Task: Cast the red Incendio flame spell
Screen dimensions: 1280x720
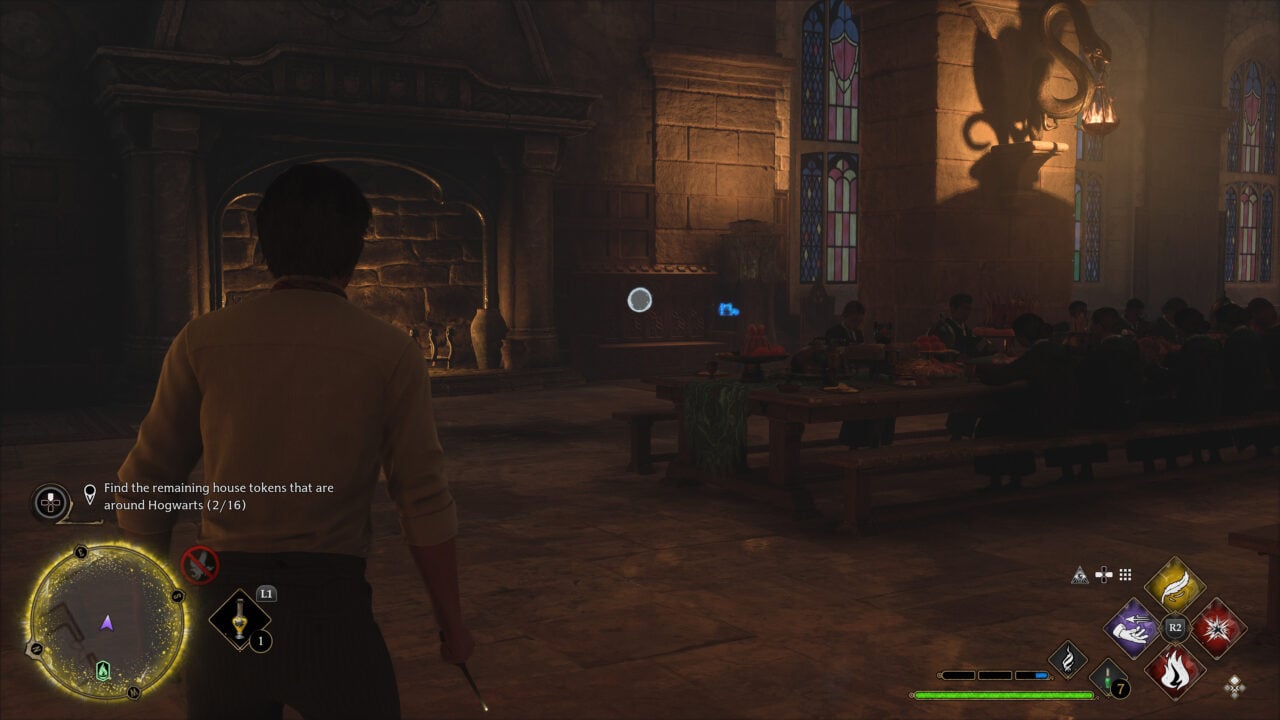Action: click(1174, 670)
